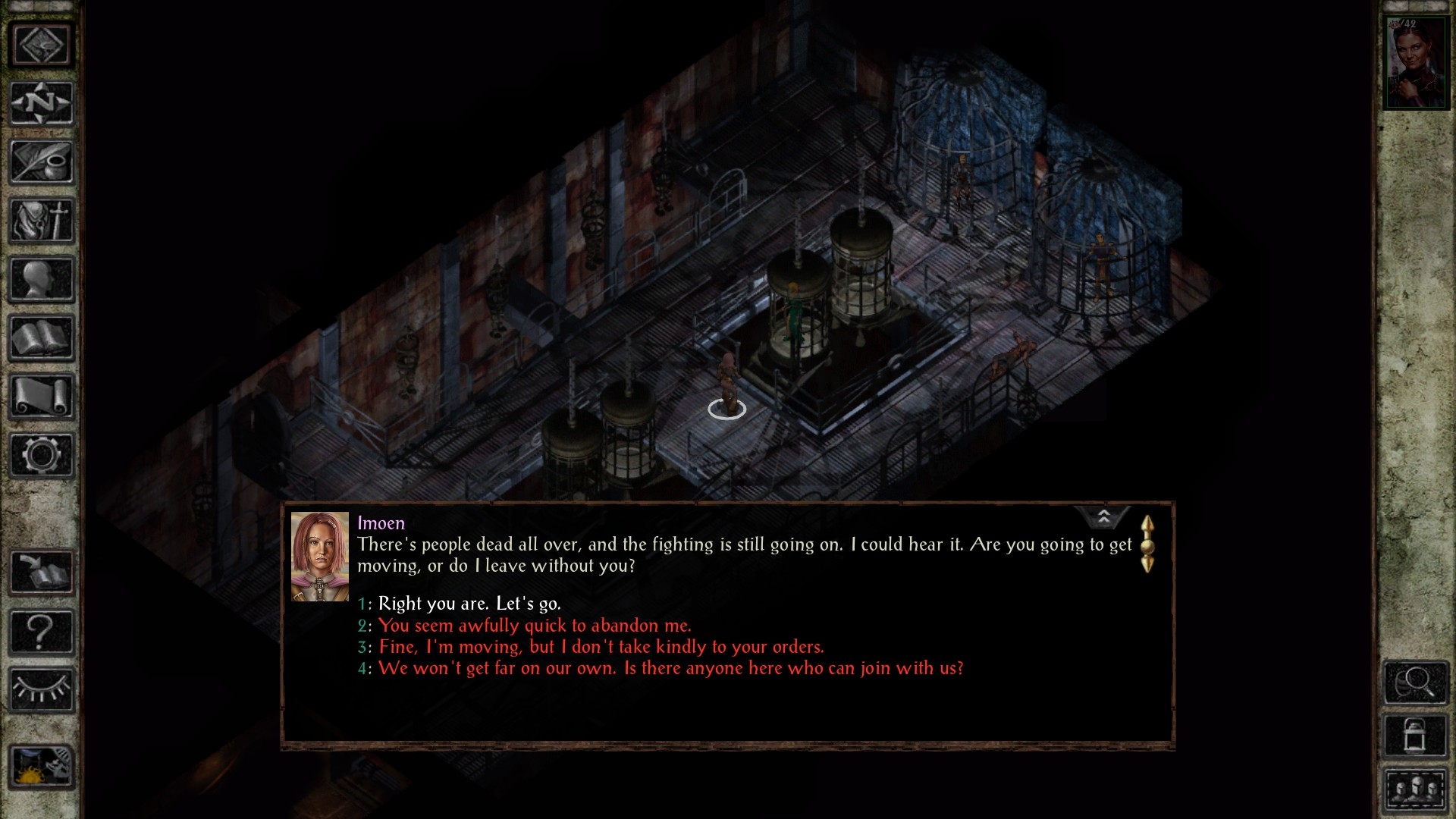This screenshot has width=1456, height=819.
Task: Open the mage spellbook icon
Action: (42, 338)
